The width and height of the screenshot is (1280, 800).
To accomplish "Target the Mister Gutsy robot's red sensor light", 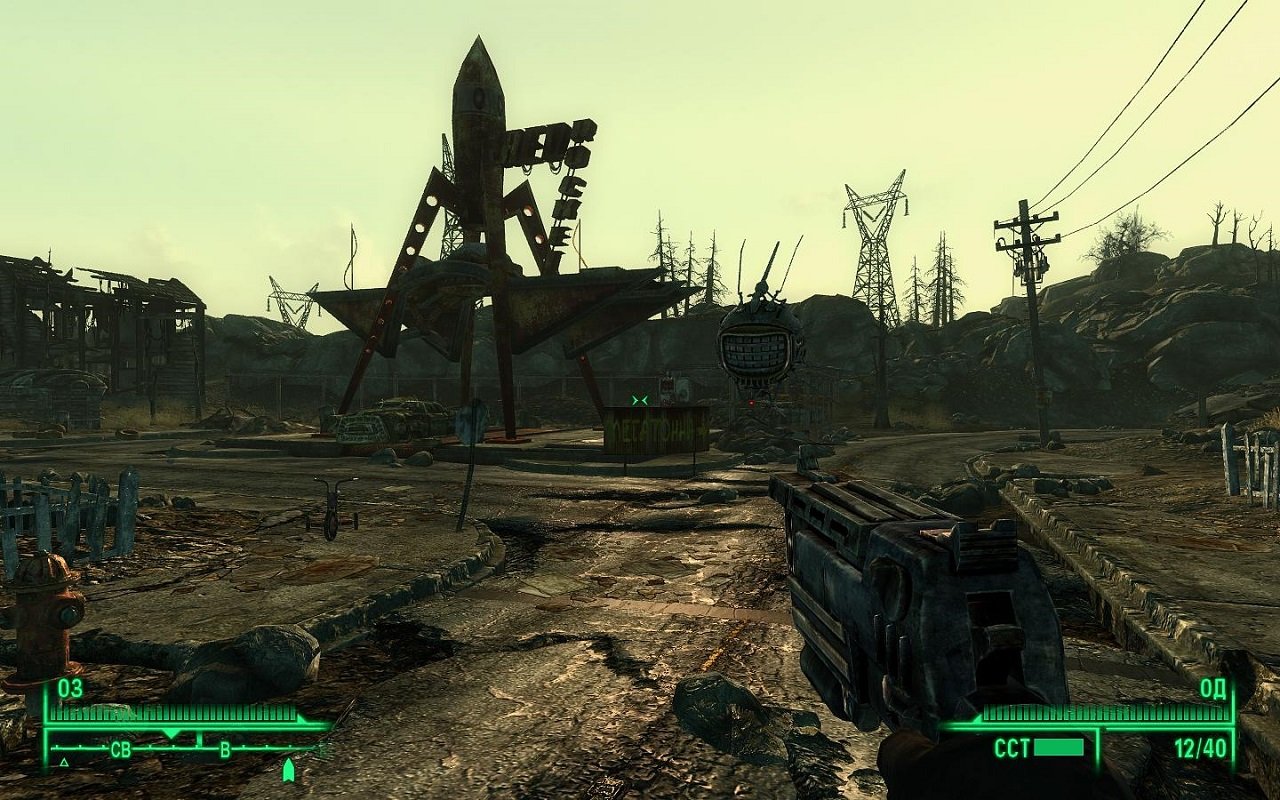I will [751, 402].
